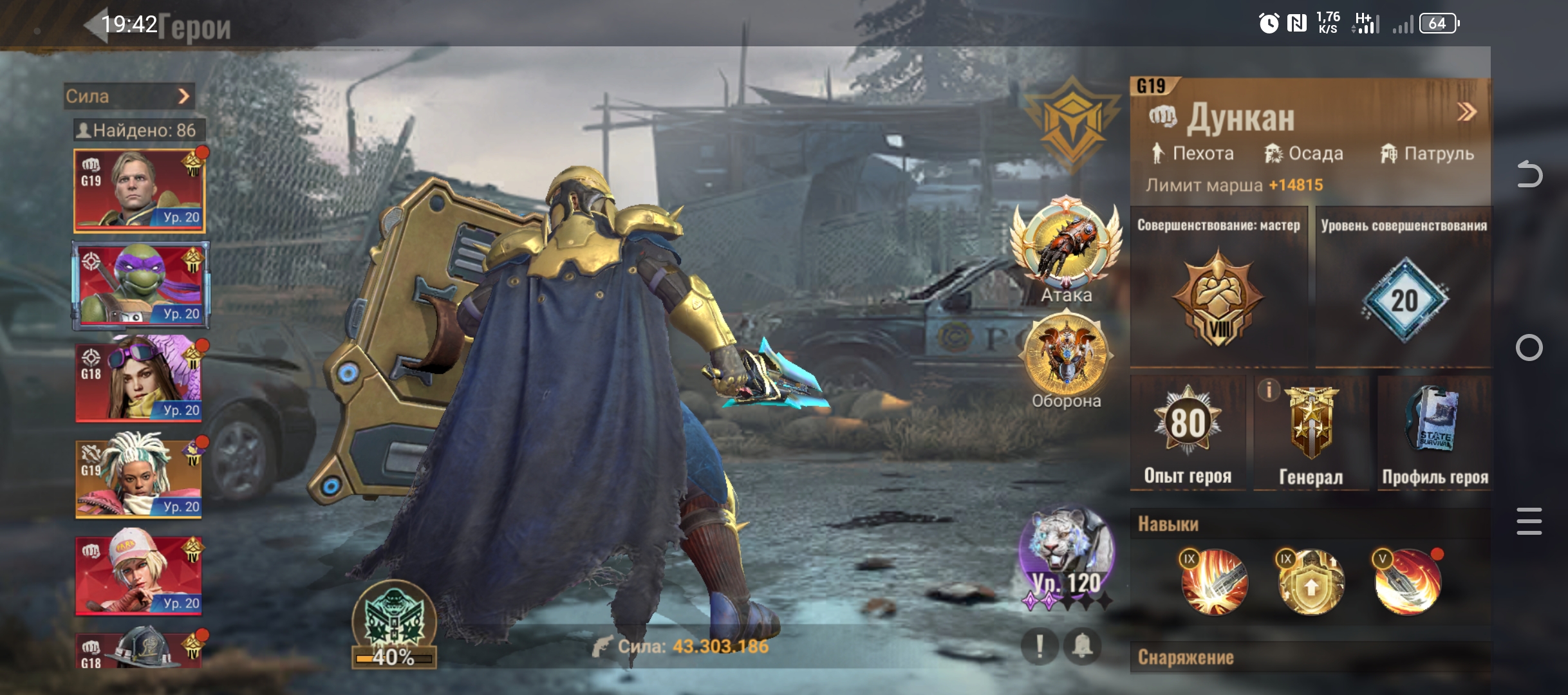The width and height of the screenshot is (1568, 695).
Task: Pick the white-dreadlocks G19 hero
Action: tap(140, 478)
